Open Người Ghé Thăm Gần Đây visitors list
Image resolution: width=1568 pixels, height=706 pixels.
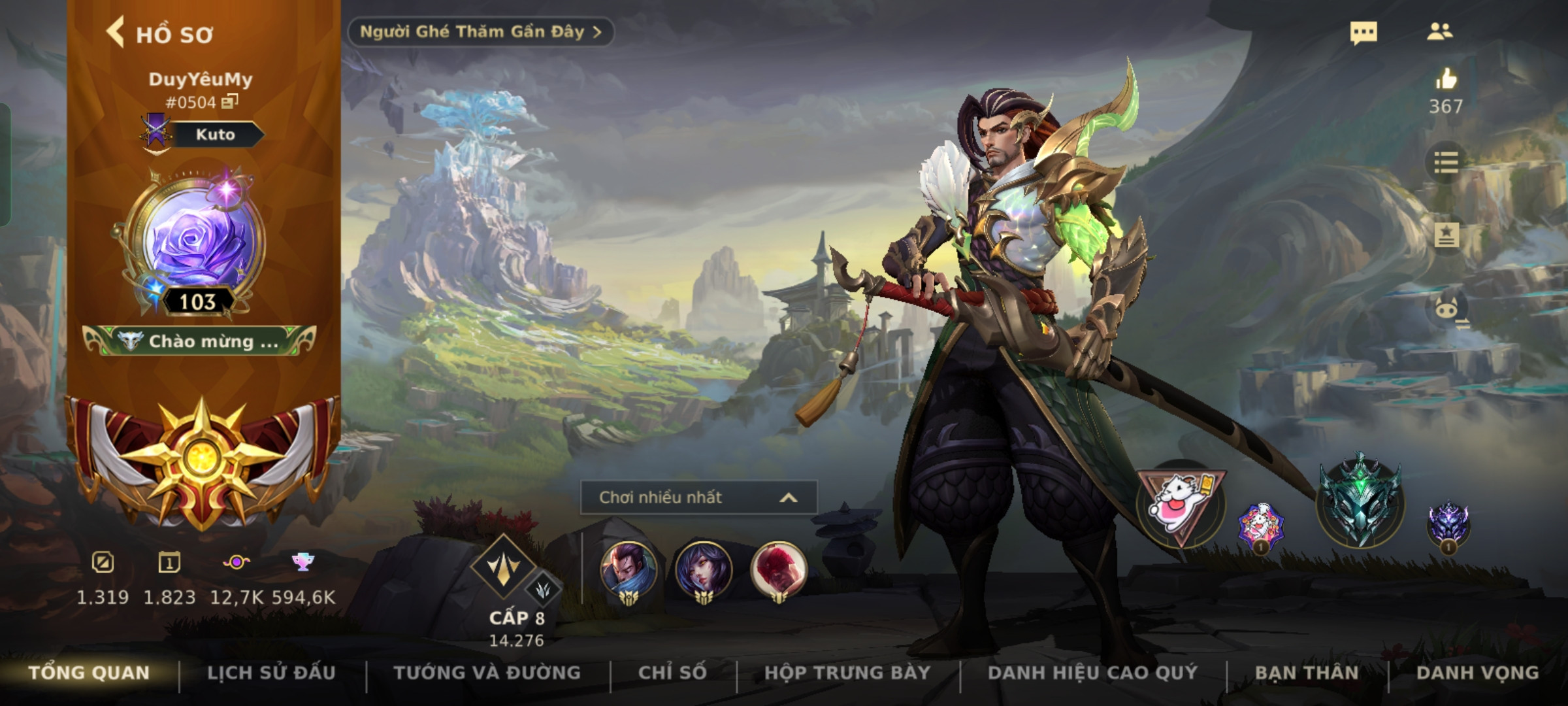480,32
